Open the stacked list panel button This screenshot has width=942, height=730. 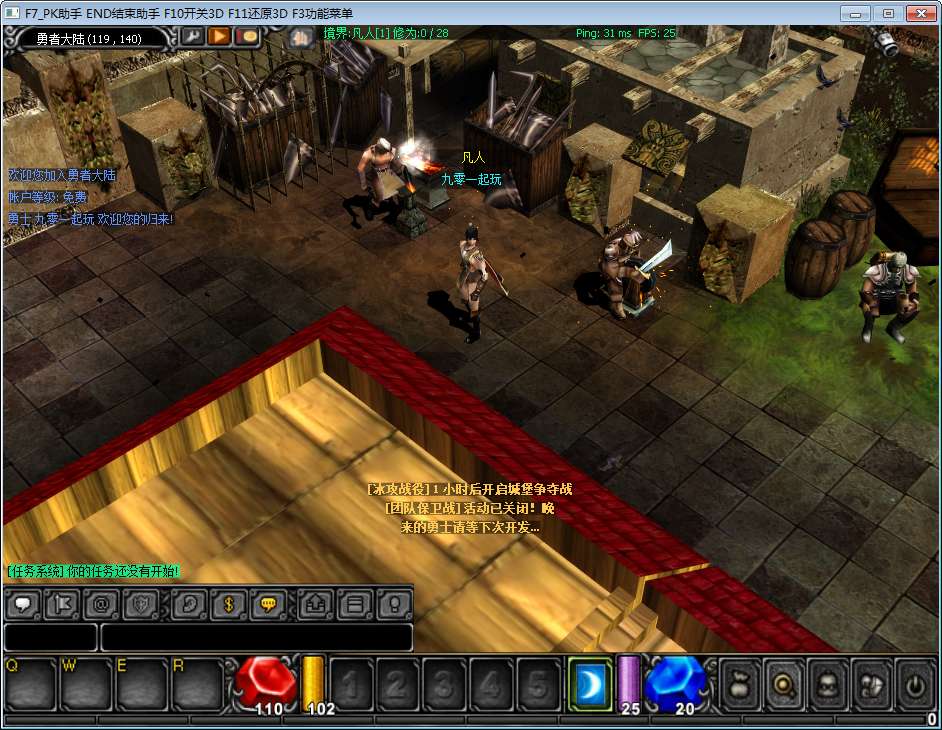(x=353, y=604)
